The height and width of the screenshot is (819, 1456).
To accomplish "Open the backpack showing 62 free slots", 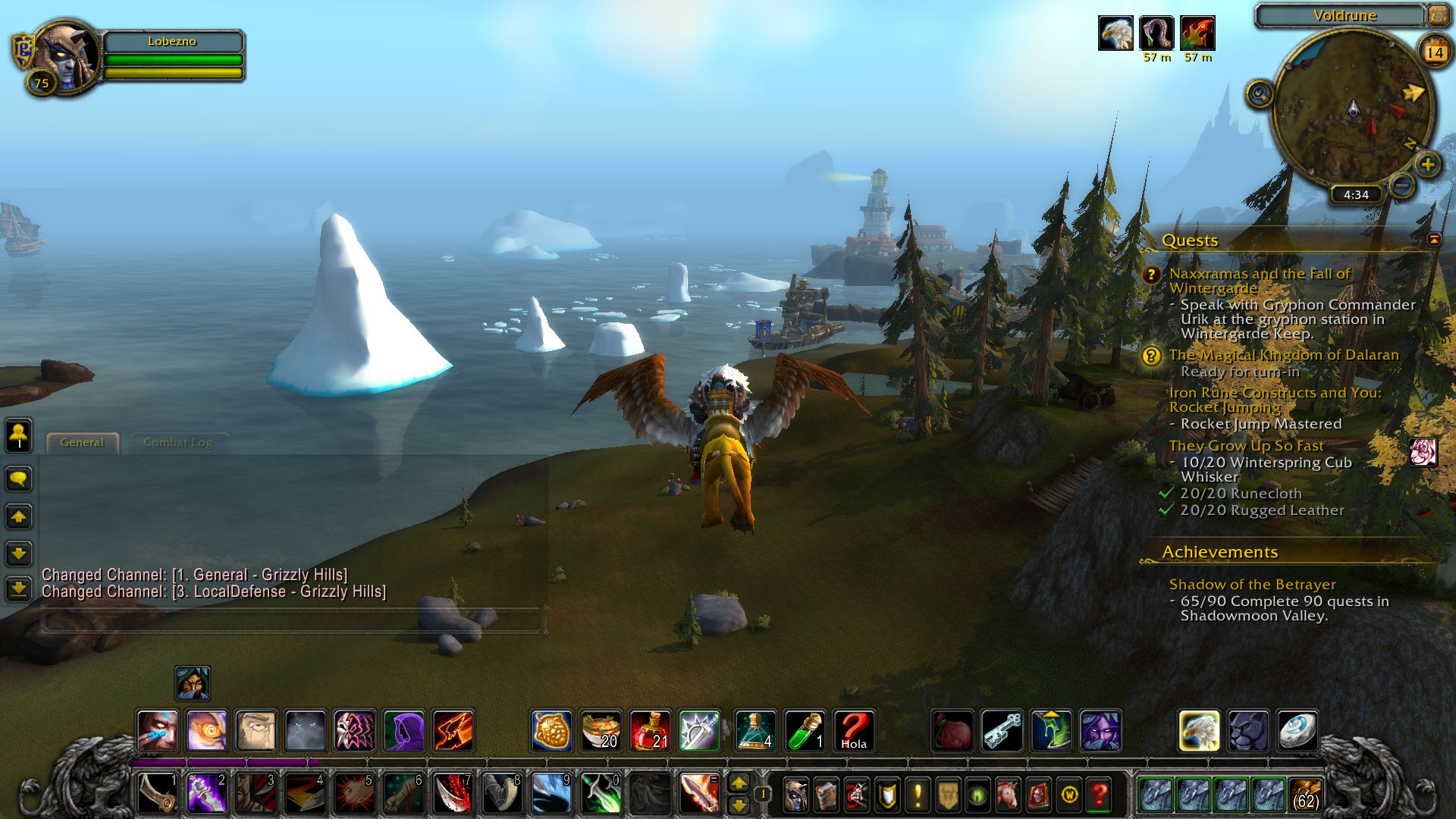I will click(x=1304, y=795).
